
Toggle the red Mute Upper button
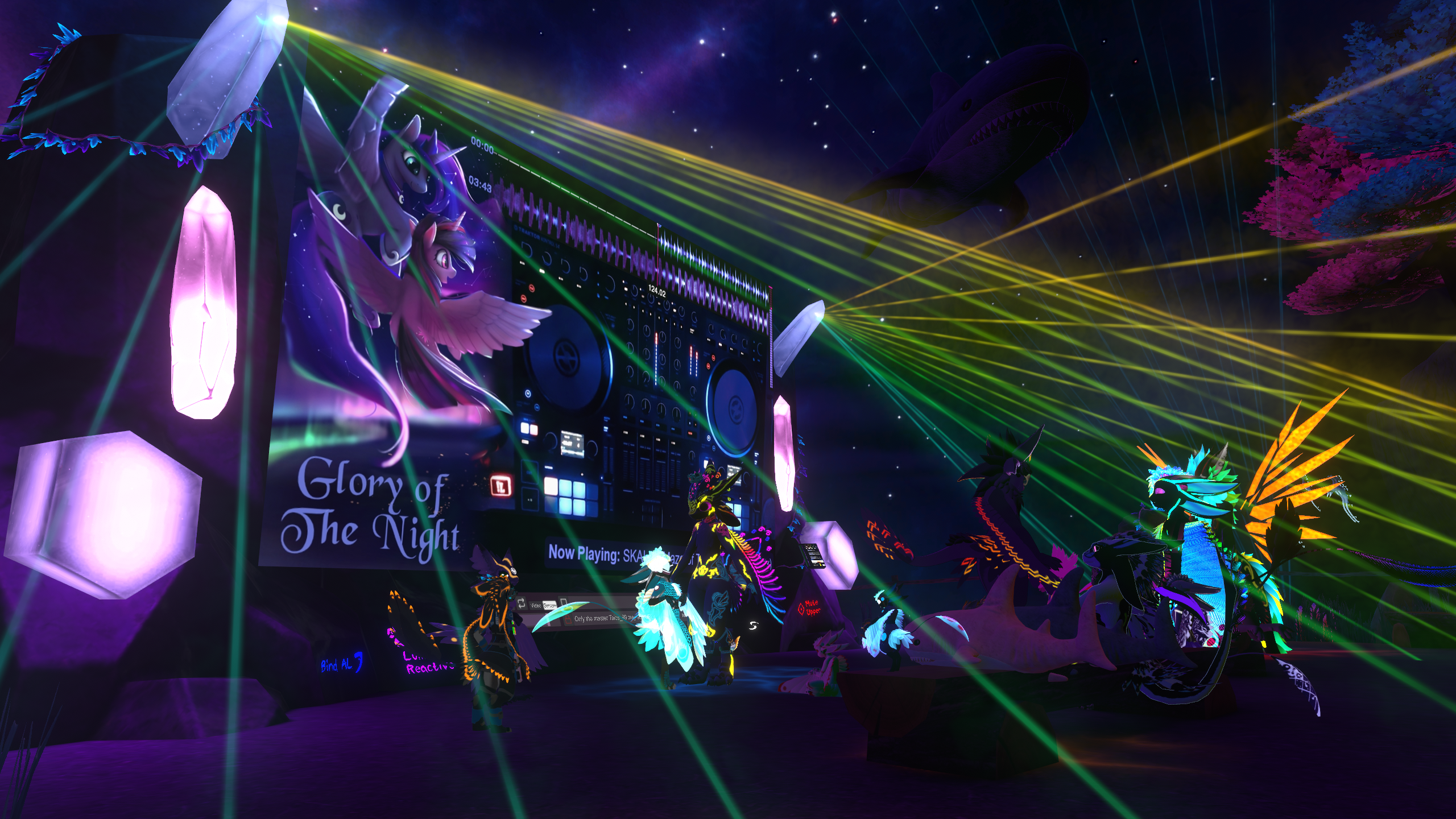click(x=809, y=607)
